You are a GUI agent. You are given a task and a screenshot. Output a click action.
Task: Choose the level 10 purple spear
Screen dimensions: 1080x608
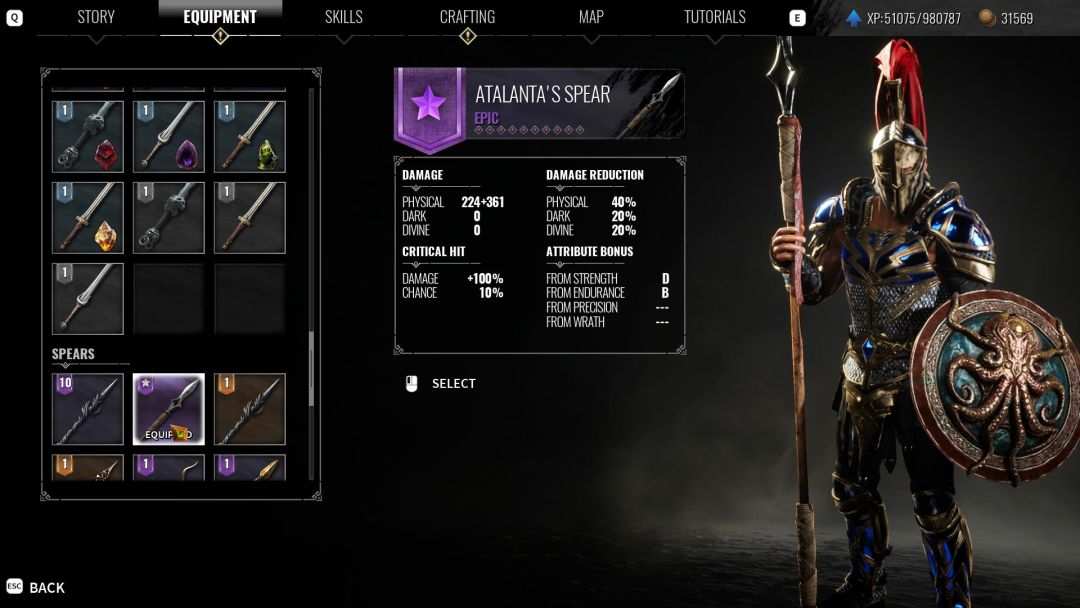(88, 409)
